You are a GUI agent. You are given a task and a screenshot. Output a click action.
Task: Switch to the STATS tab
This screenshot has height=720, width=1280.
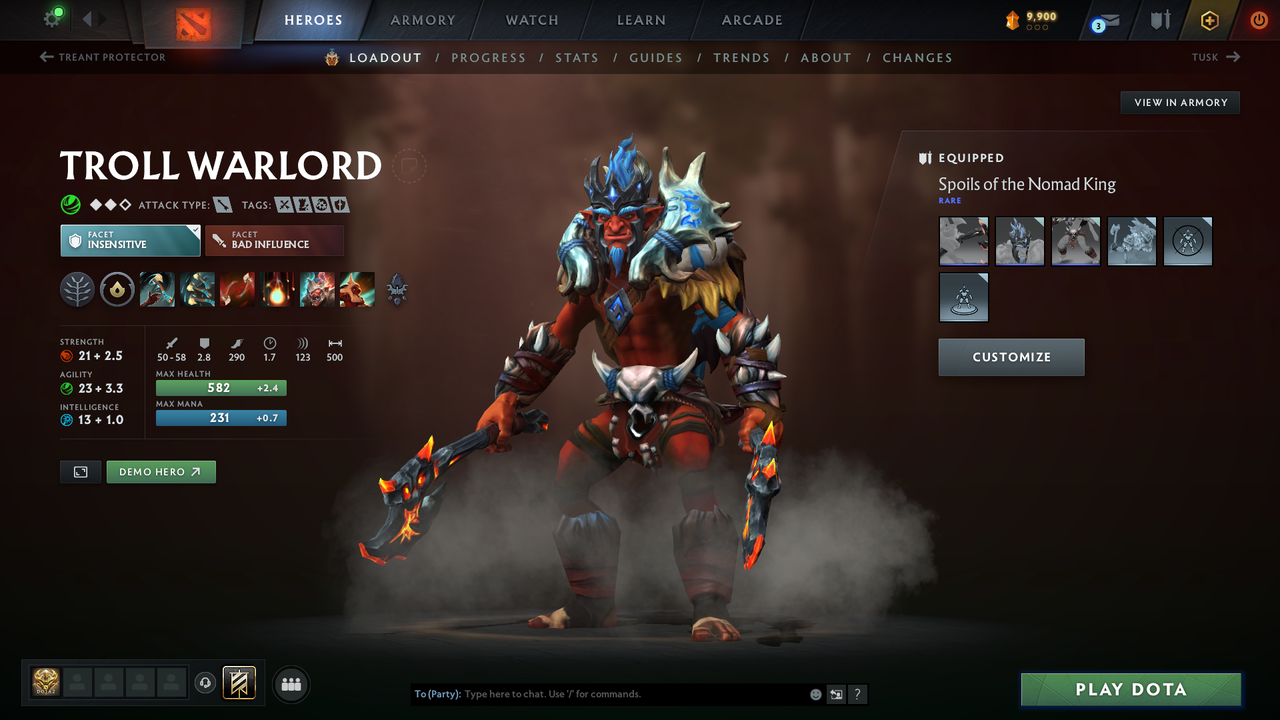pyautogui.click(x=577, y=57)
